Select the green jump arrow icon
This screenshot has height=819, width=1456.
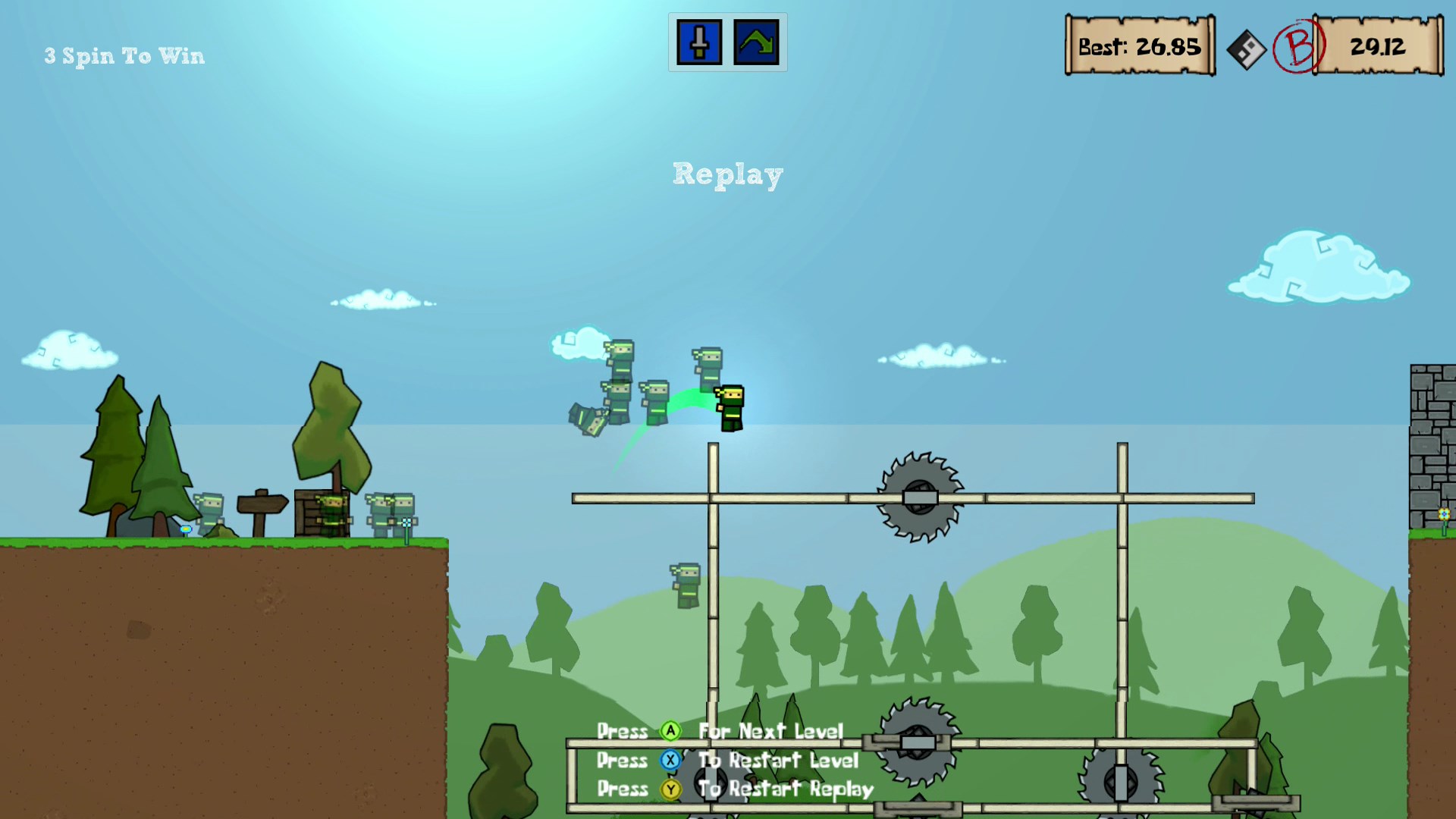tap(755, 43)
